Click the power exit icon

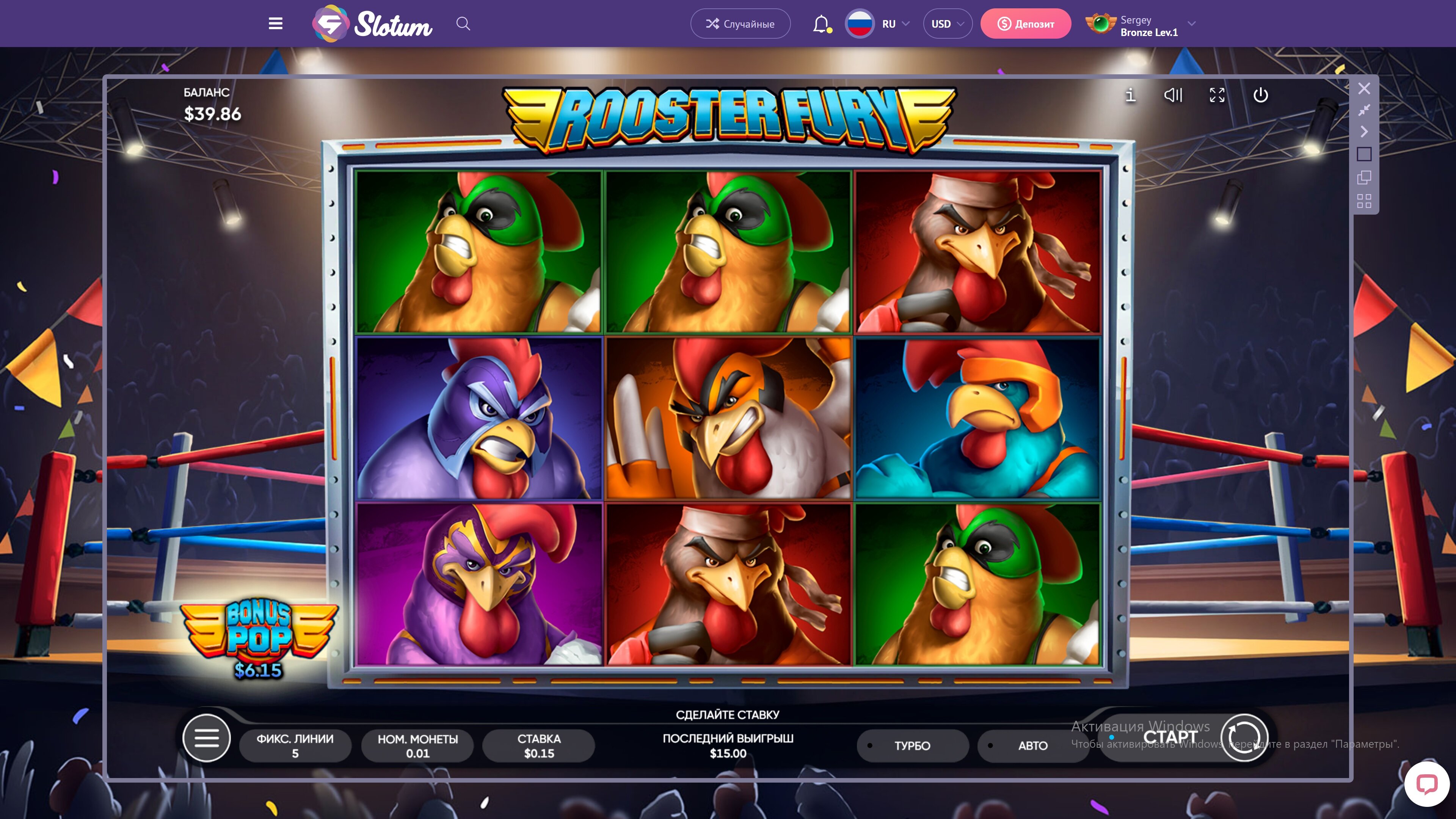click(x=1260, y=95)
